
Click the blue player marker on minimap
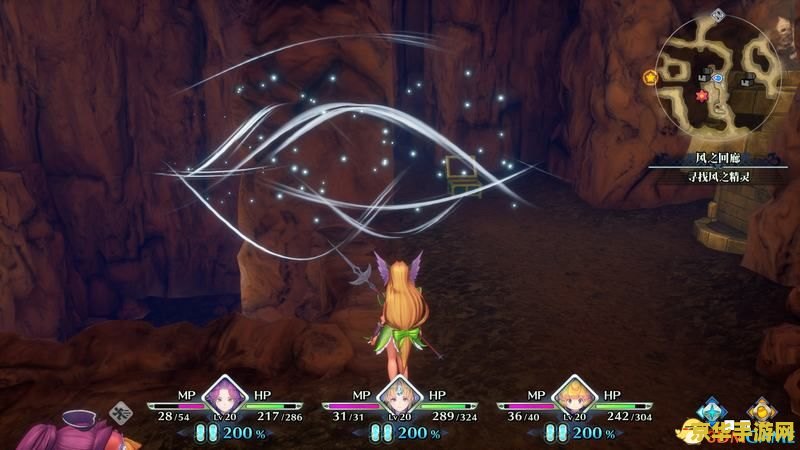pos(719,76)
